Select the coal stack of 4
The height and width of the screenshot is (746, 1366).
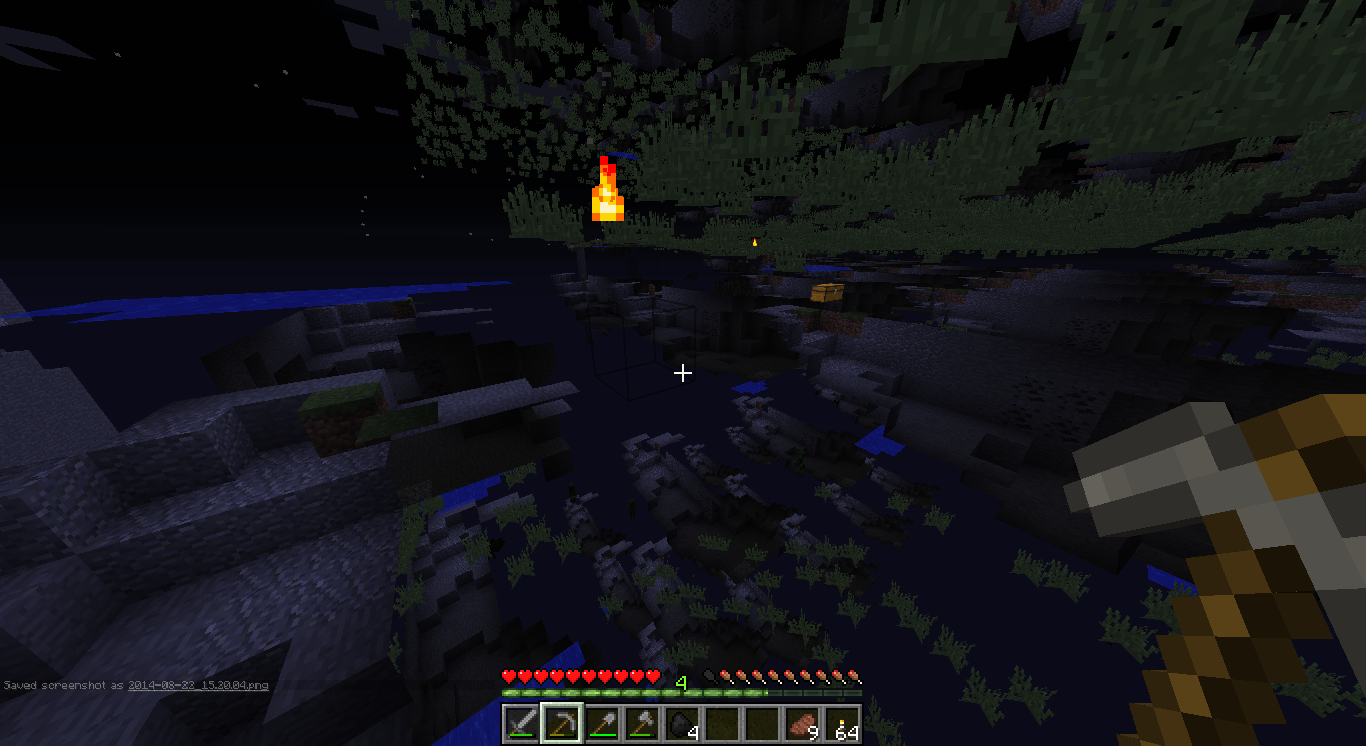coord(681,722)
